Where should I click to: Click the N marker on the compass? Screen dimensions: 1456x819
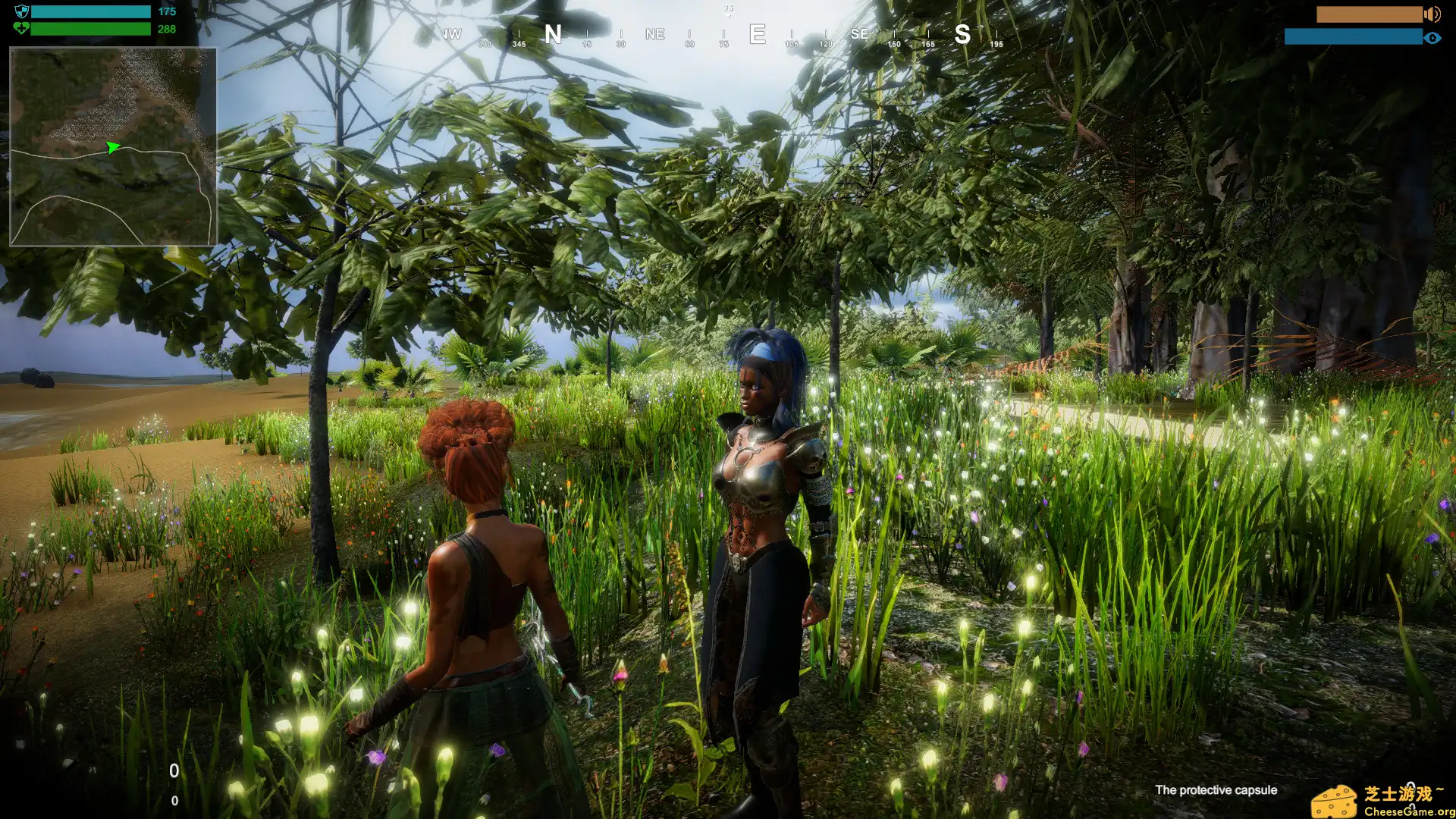click(554, 34)
